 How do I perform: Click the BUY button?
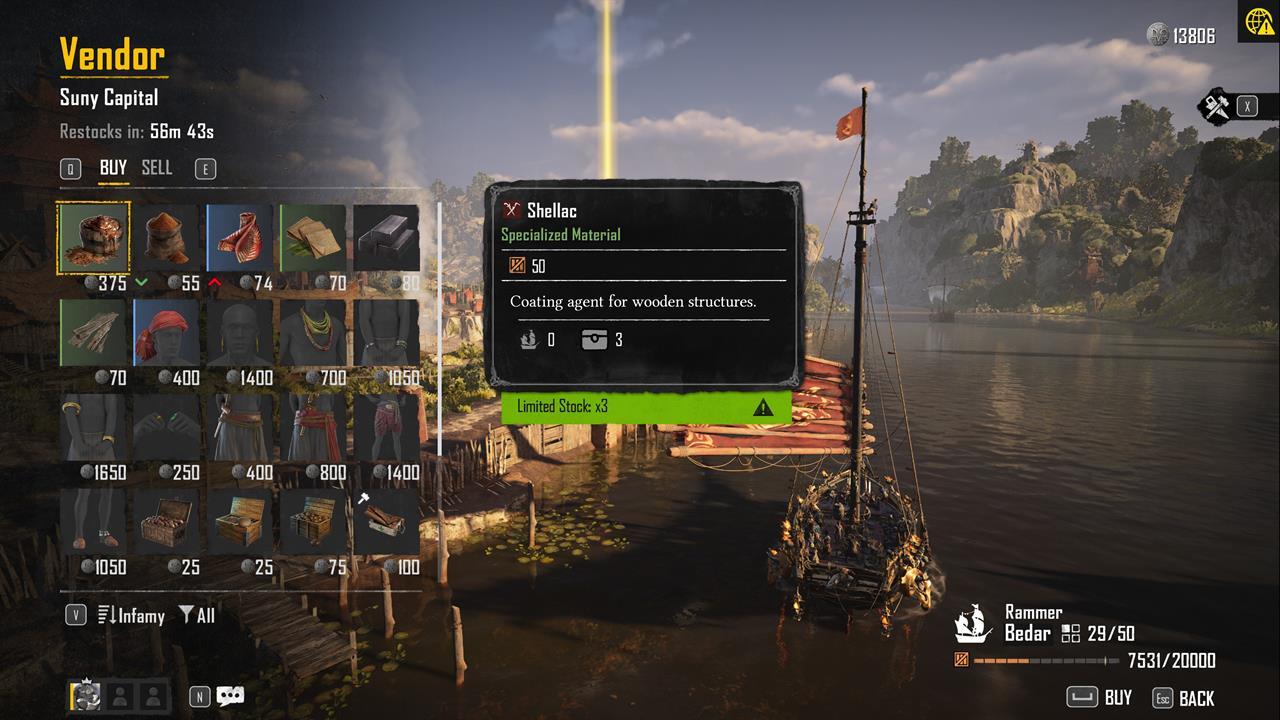(1100, 697)
